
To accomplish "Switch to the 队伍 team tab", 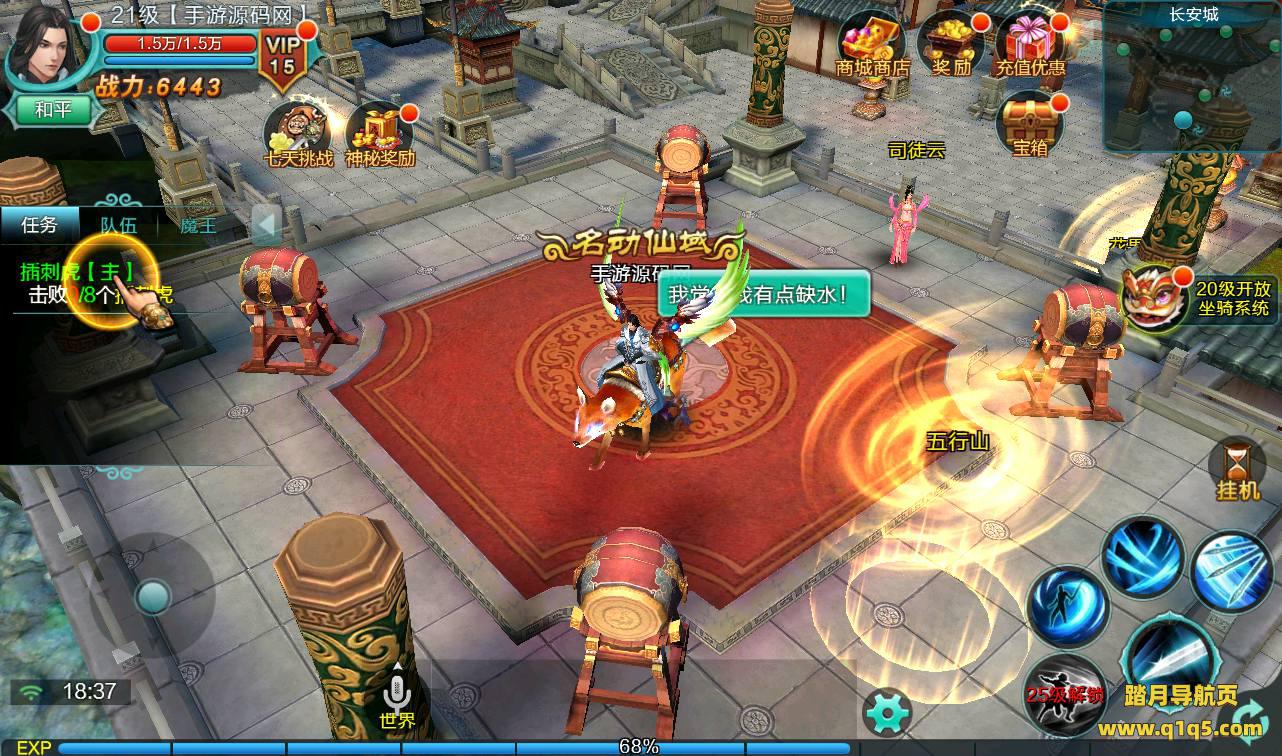I will pyautogui.click(x=119, y=225).
